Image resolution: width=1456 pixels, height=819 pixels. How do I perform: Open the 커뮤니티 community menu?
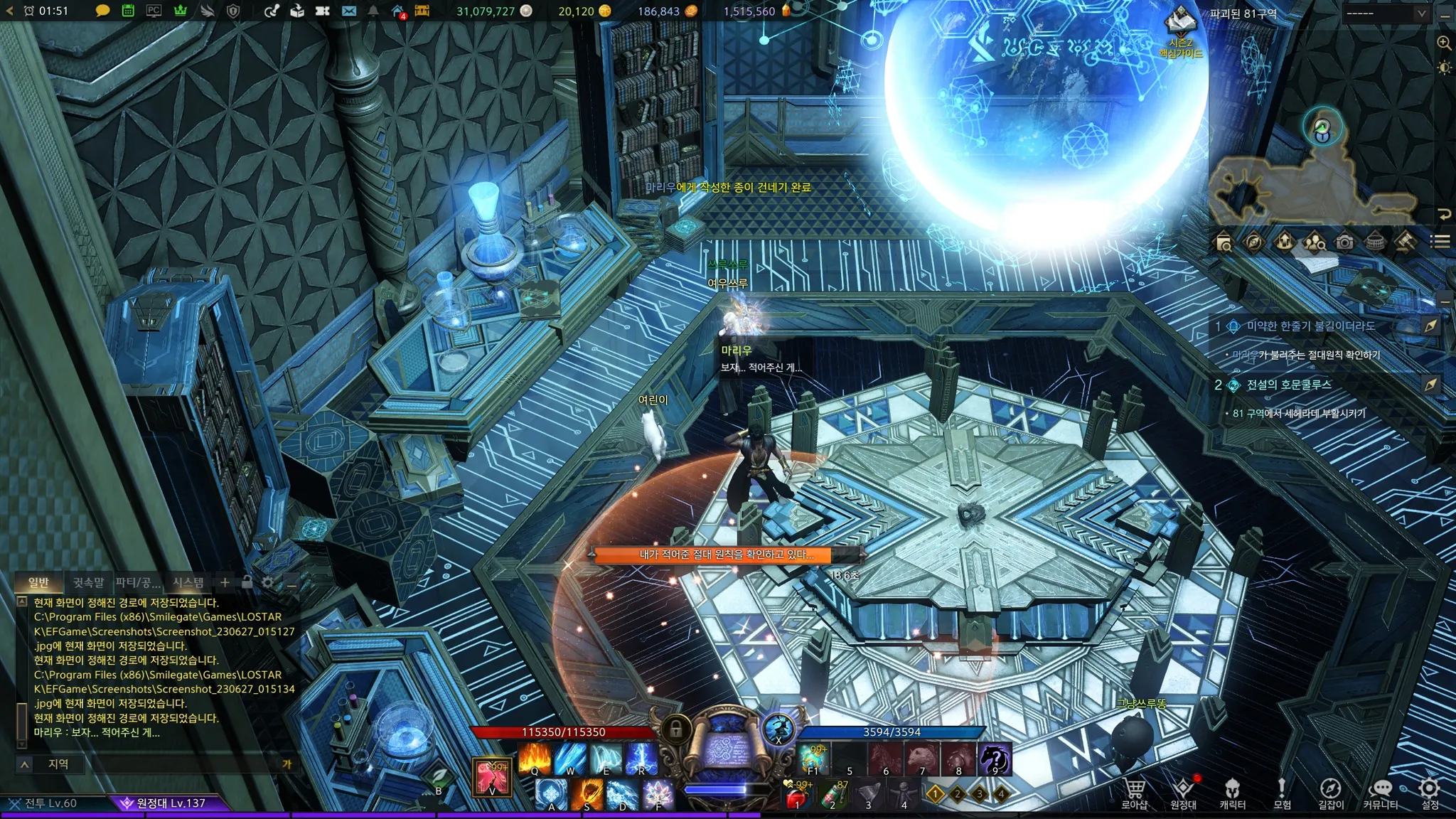coord(1380,792)
